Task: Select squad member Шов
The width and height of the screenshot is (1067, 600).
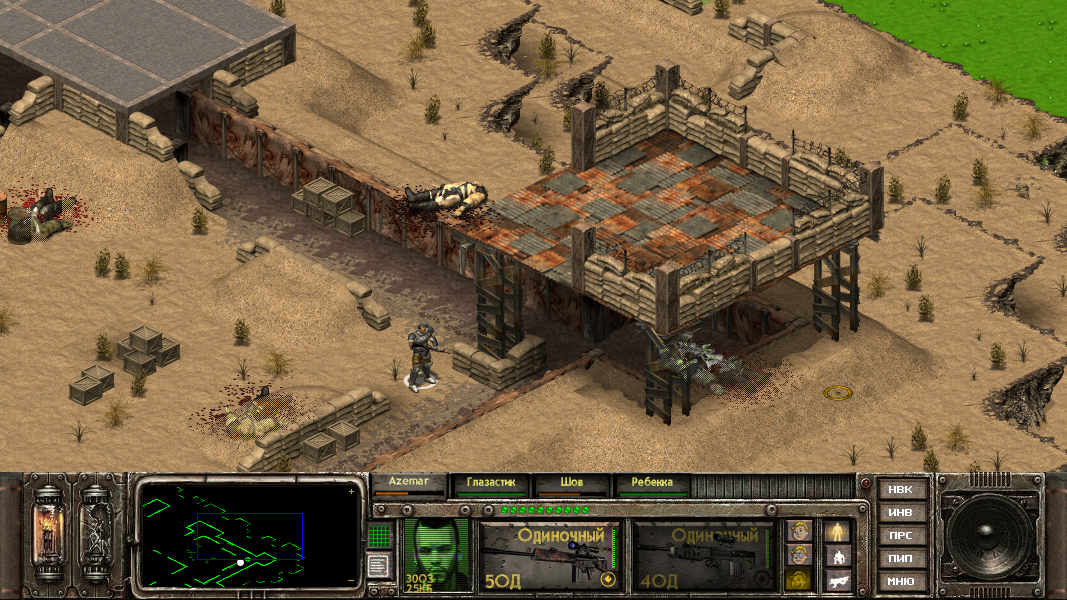Action: (x=571, y=483)
